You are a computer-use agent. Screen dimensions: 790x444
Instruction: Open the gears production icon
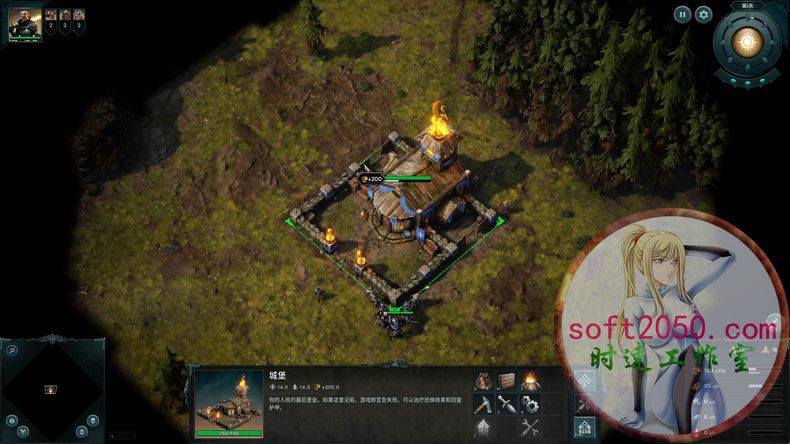click(x=529, y=404)
